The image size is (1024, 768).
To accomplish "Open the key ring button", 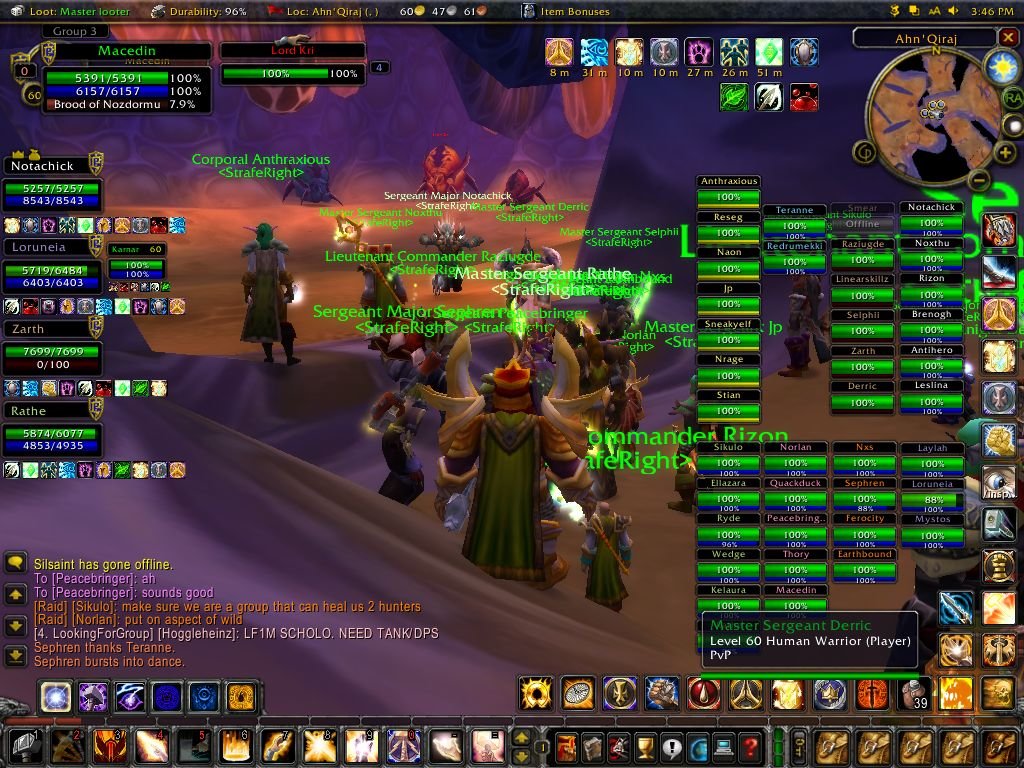I will (800, 746).
